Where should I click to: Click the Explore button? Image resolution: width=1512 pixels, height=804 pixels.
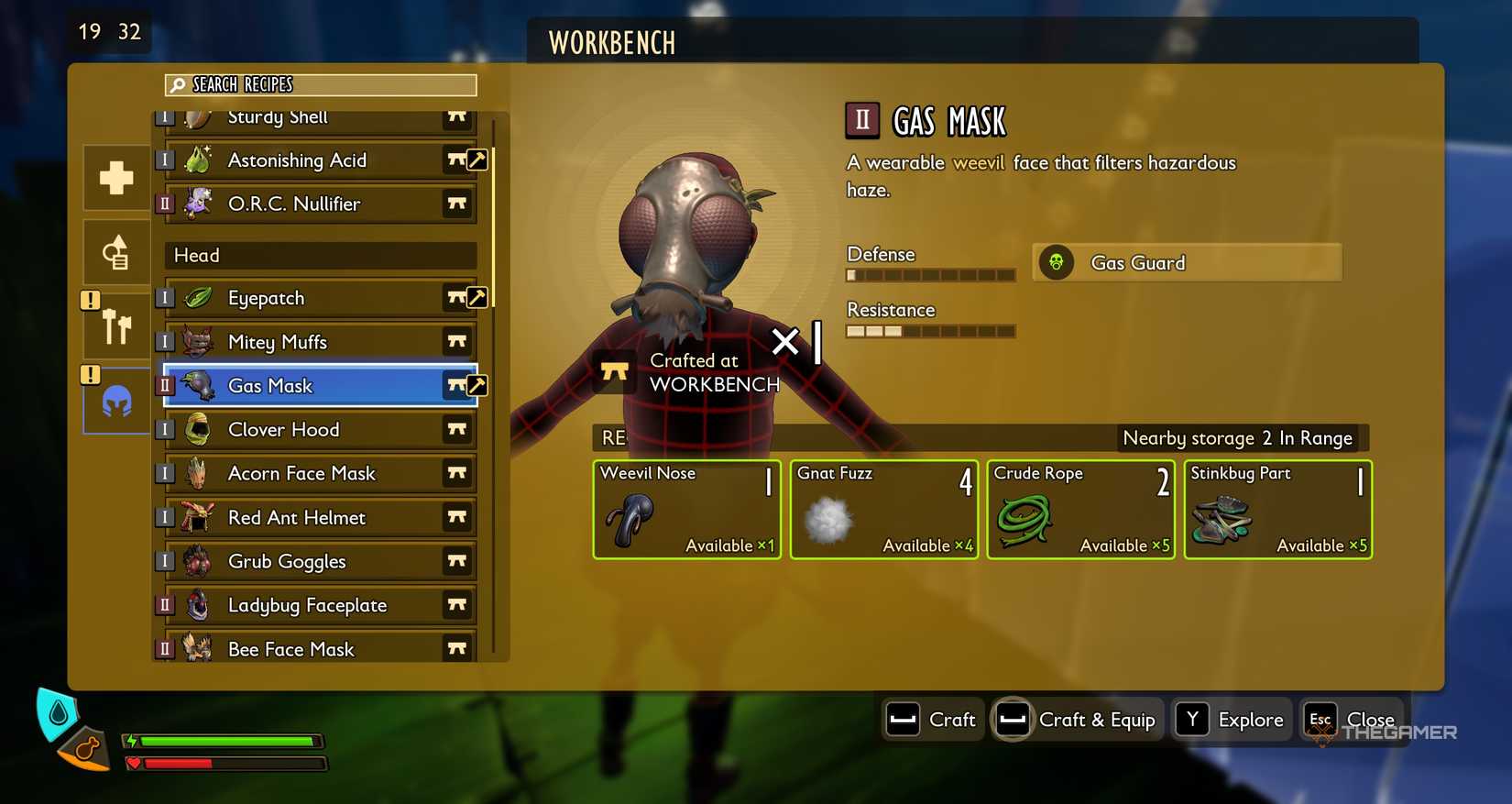(1232, 720)
